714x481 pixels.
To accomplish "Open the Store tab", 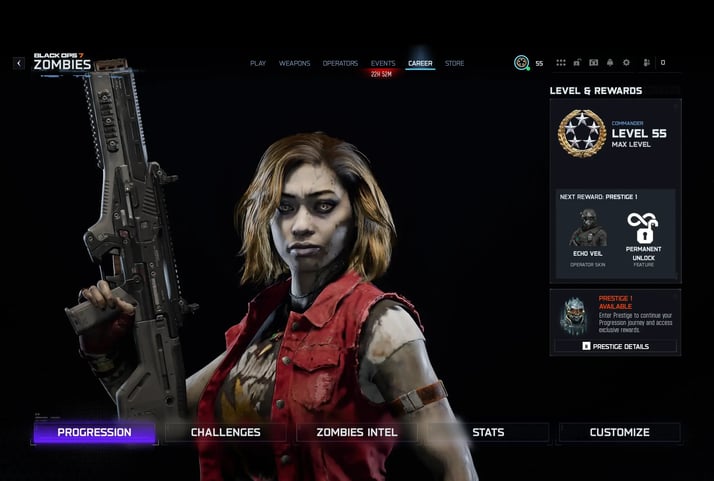I will 454,63.
